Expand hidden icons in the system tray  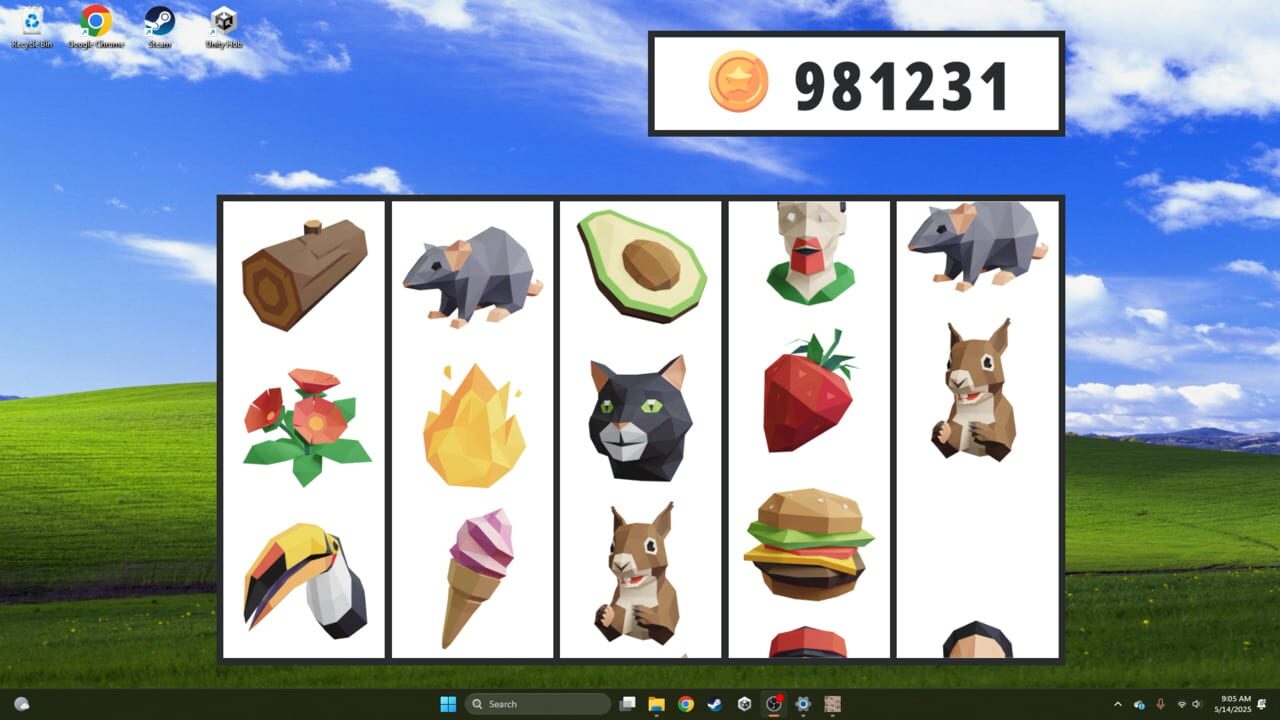point(1119,704)
